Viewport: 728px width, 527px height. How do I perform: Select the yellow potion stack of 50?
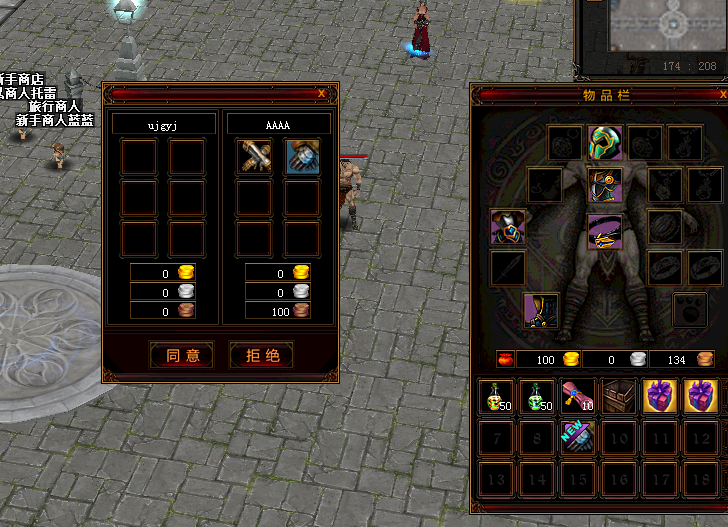point(496,397)
